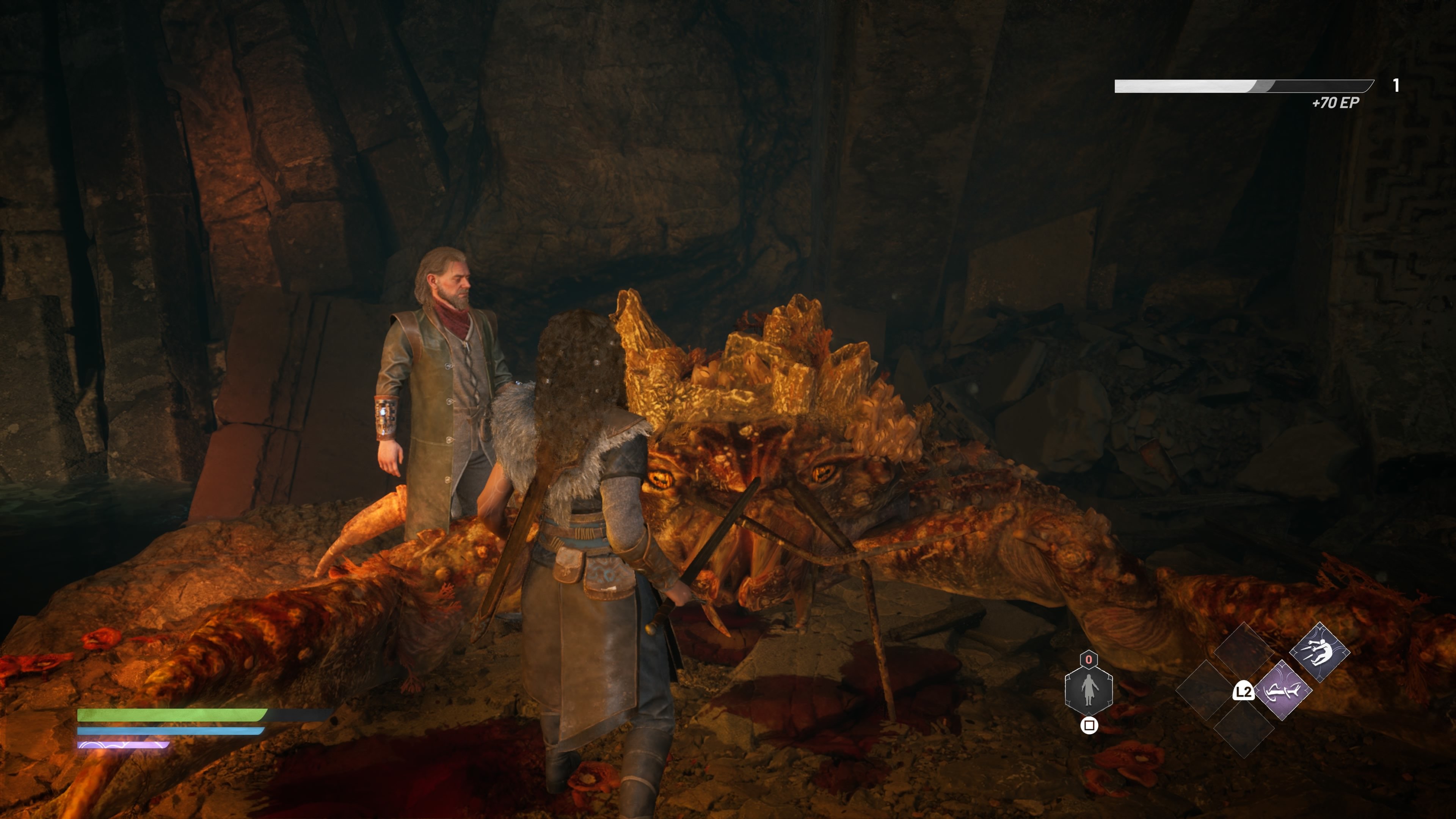Use the leaping figure ability with daggers
Image resolution: width=1456 pixels, height=819 pixels.
(x=1319, y=652)
